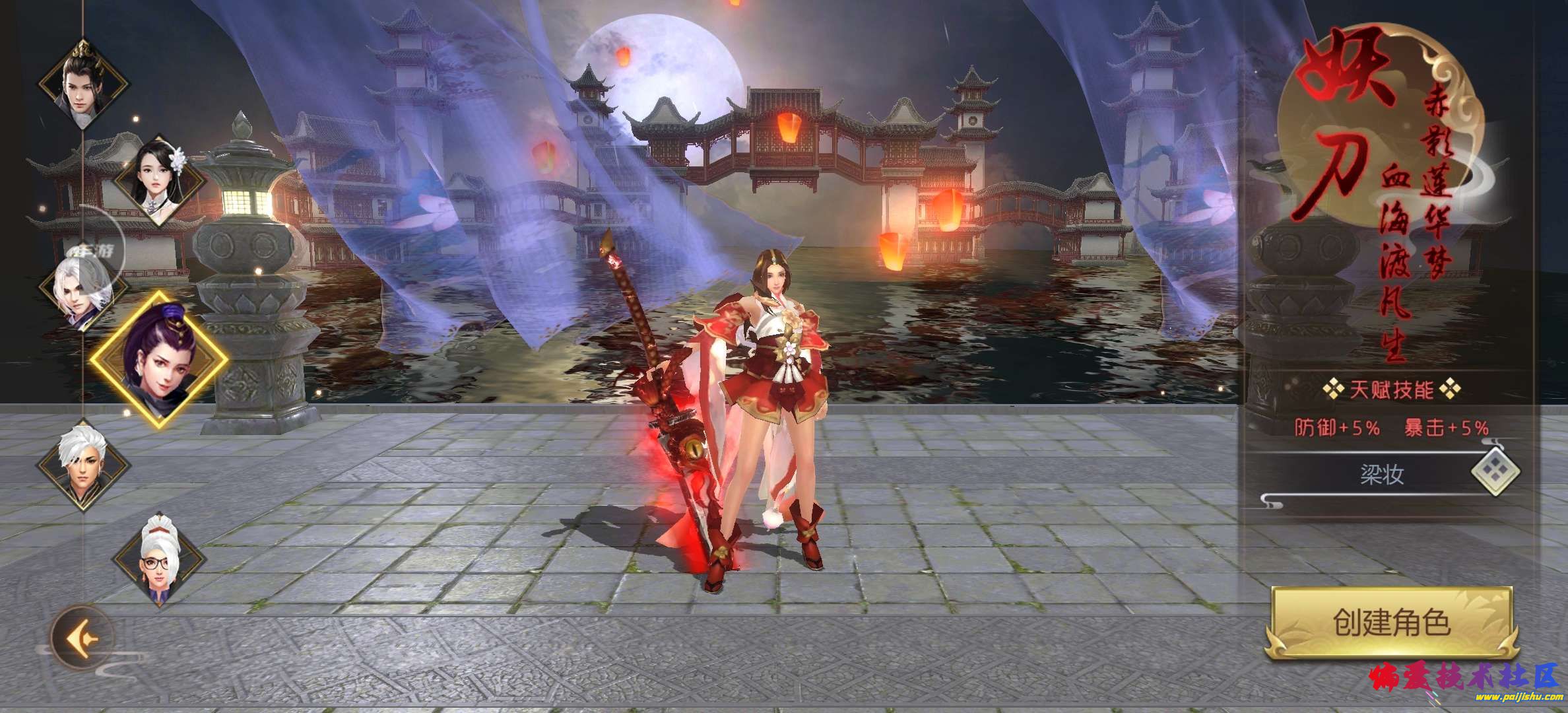1568x713 pixels.
Task: Randomize the name with the dice button
Action: coord(1495,473)
